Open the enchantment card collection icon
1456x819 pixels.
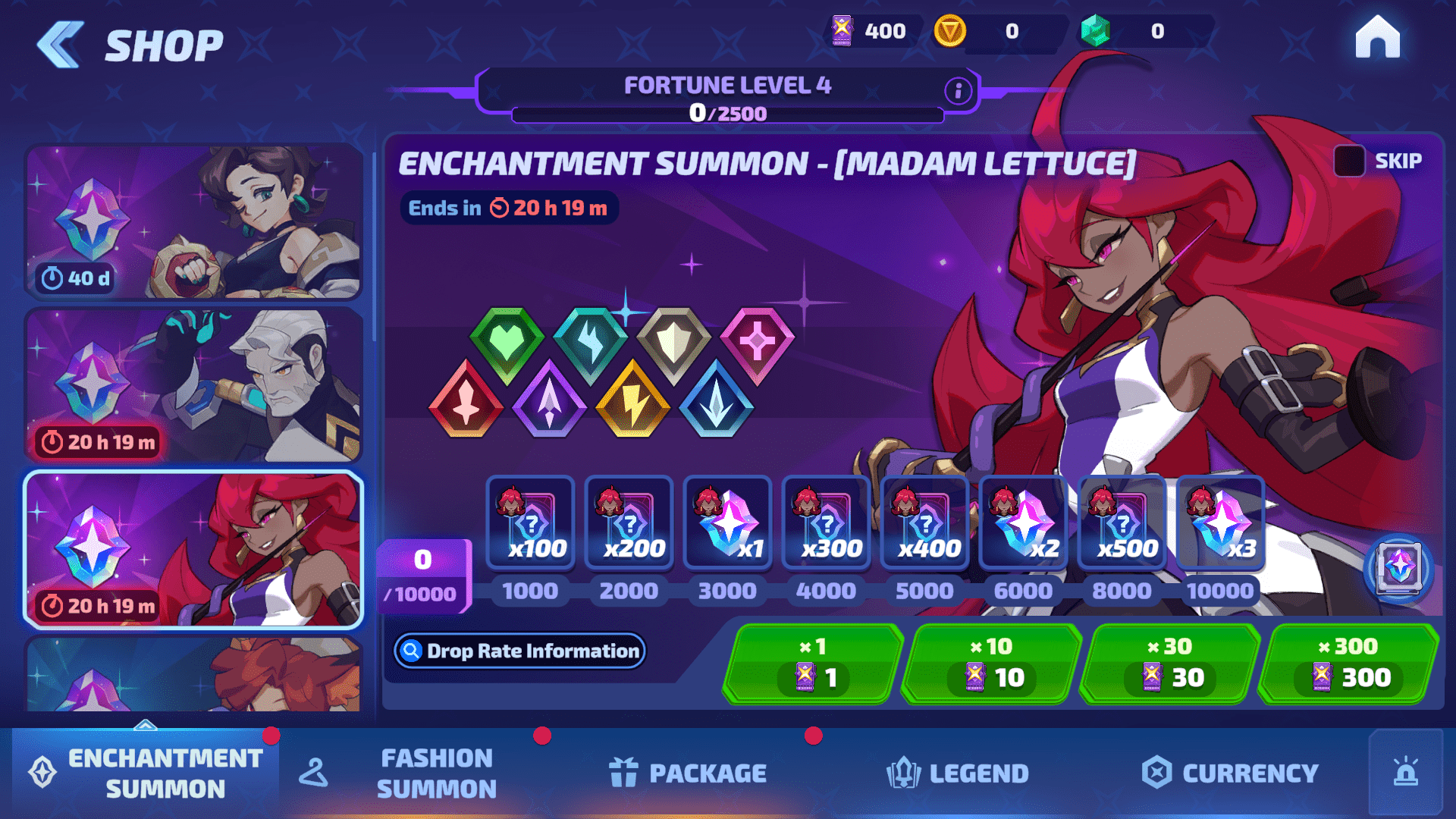[x=1398, y=567]
